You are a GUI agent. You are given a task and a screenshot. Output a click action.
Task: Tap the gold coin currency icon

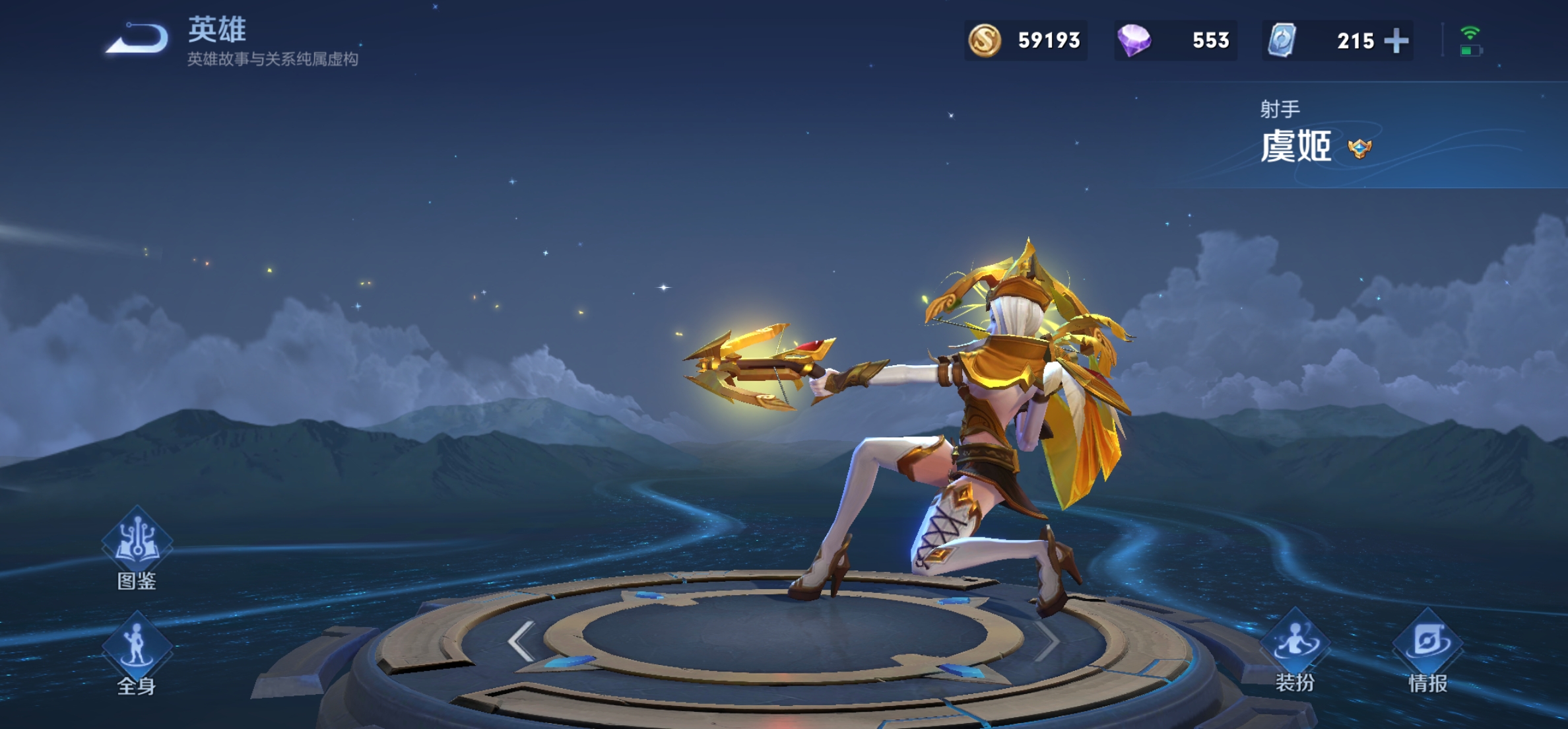[x=984, y=40]
